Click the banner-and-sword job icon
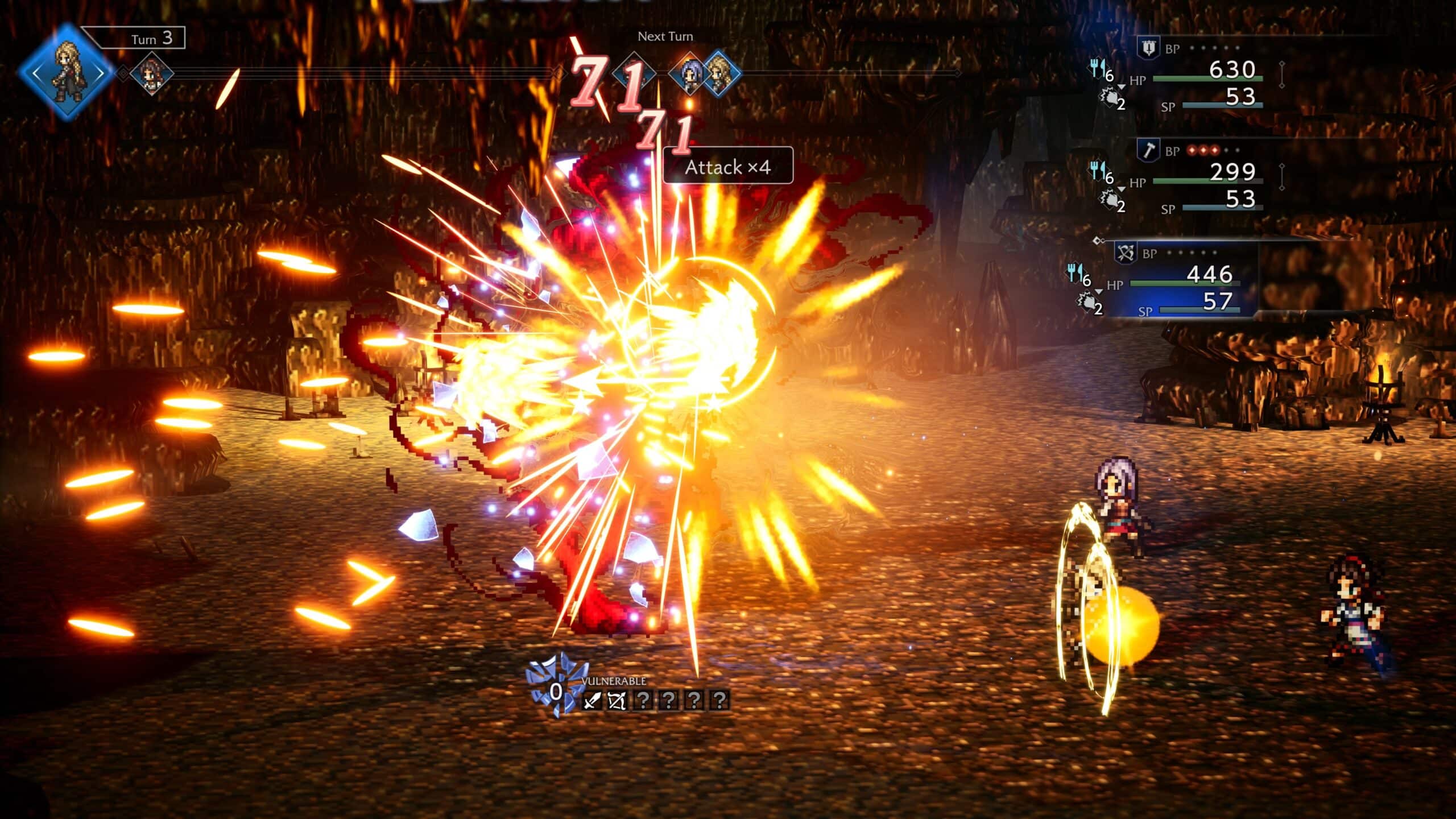Viewport: 1456px width, 819px height. coord(1148,48)
